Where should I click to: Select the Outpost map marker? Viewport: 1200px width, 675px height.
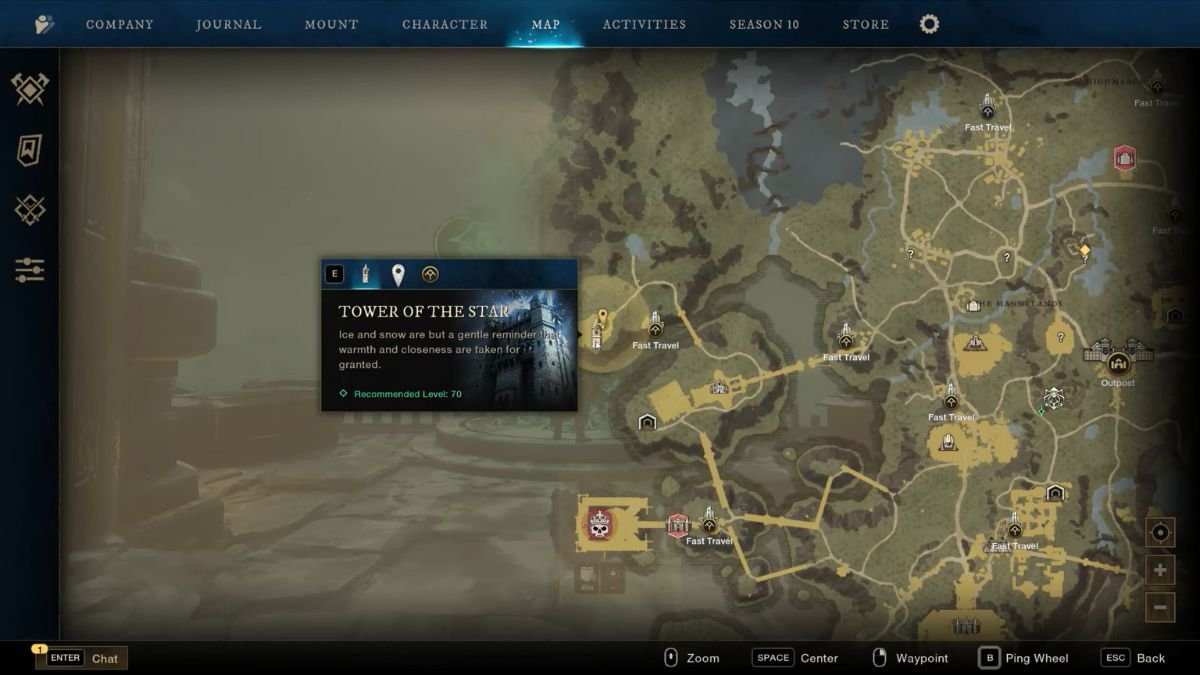1118,362
